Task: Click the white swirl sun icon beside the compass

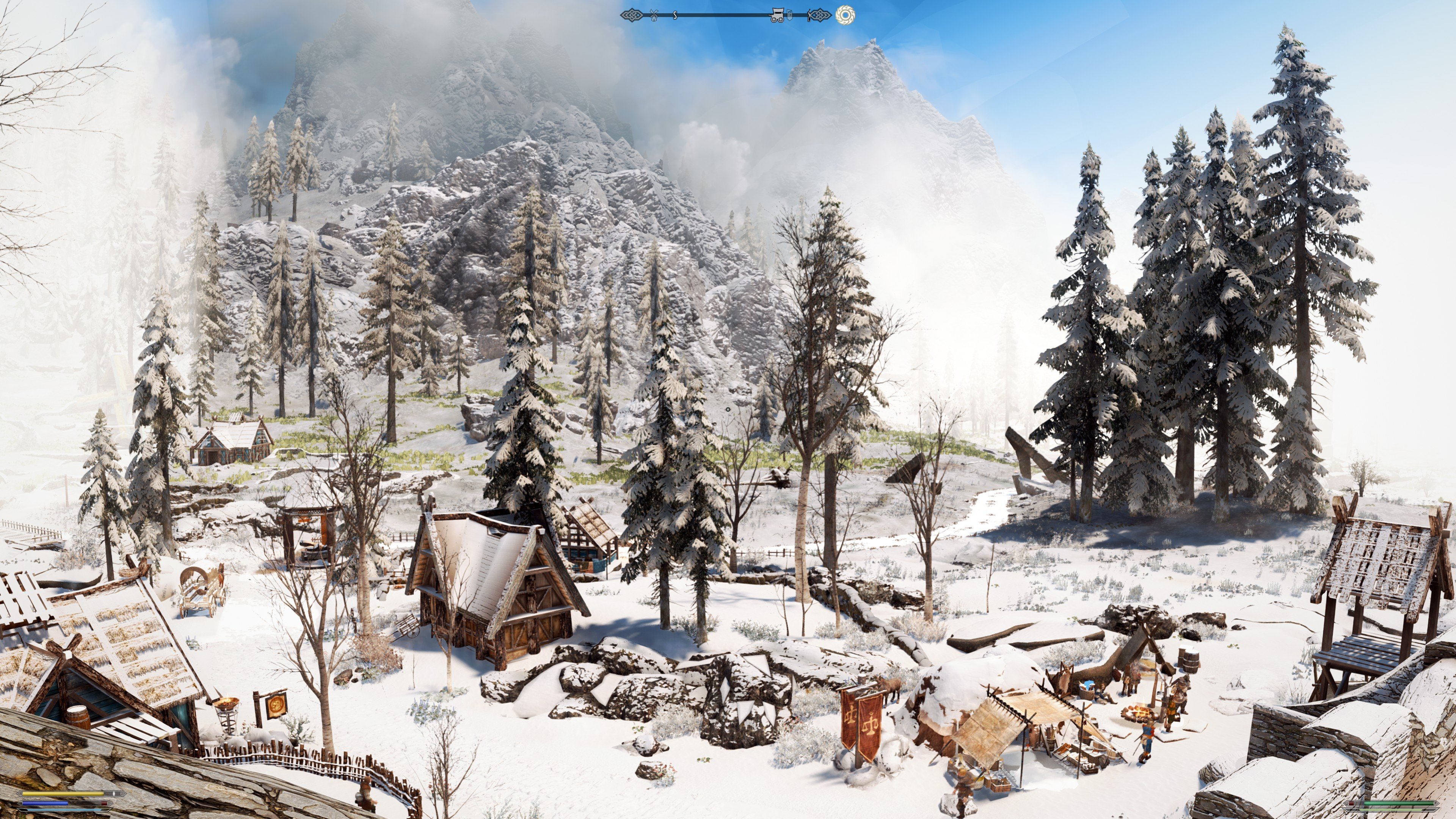Action: click(x=845, y=15)
